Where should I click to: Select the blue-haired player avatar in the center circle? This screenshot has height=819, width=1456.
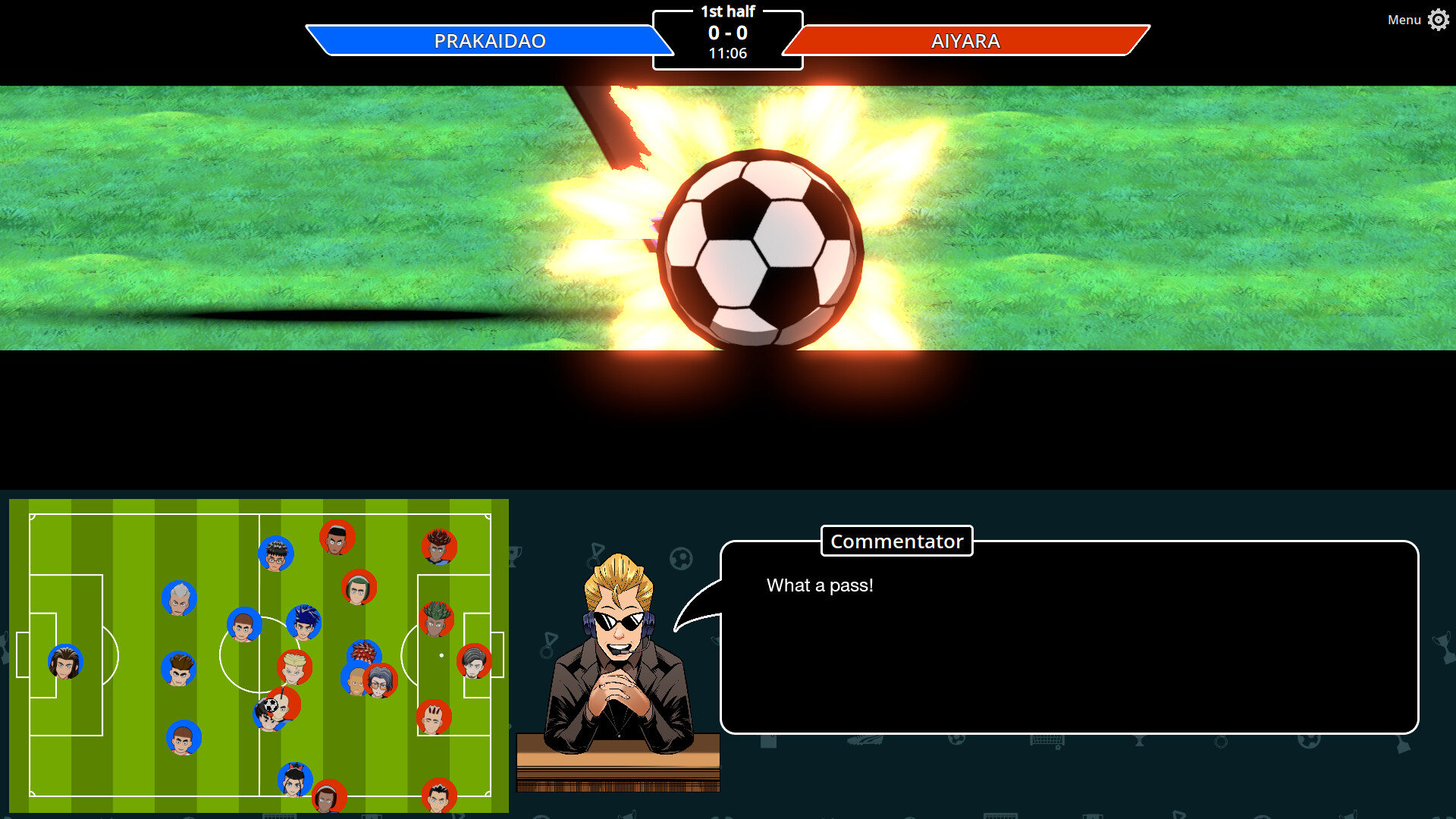pos(303,620)
